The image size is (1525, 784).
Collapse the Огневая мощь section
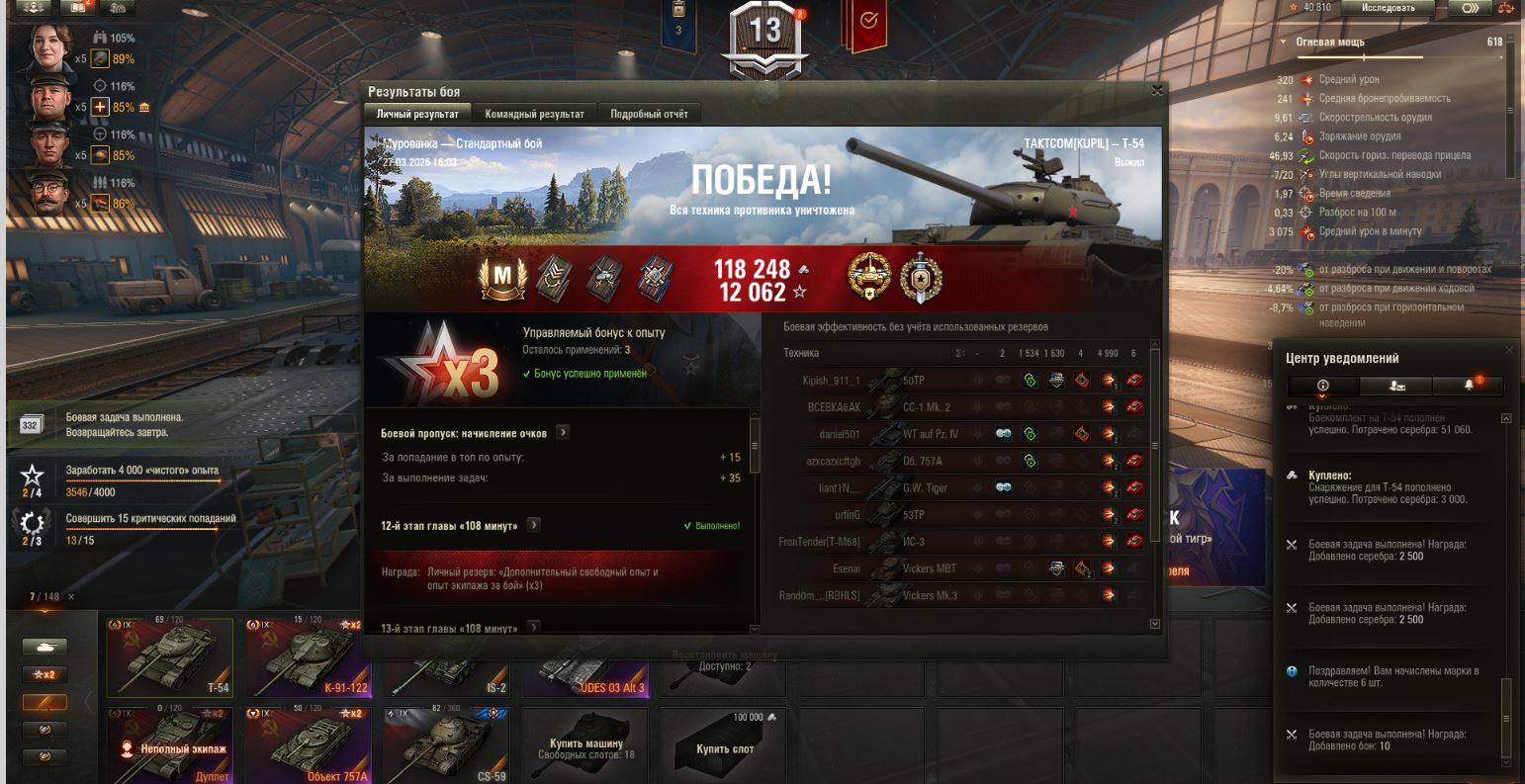click(1284, 43)
